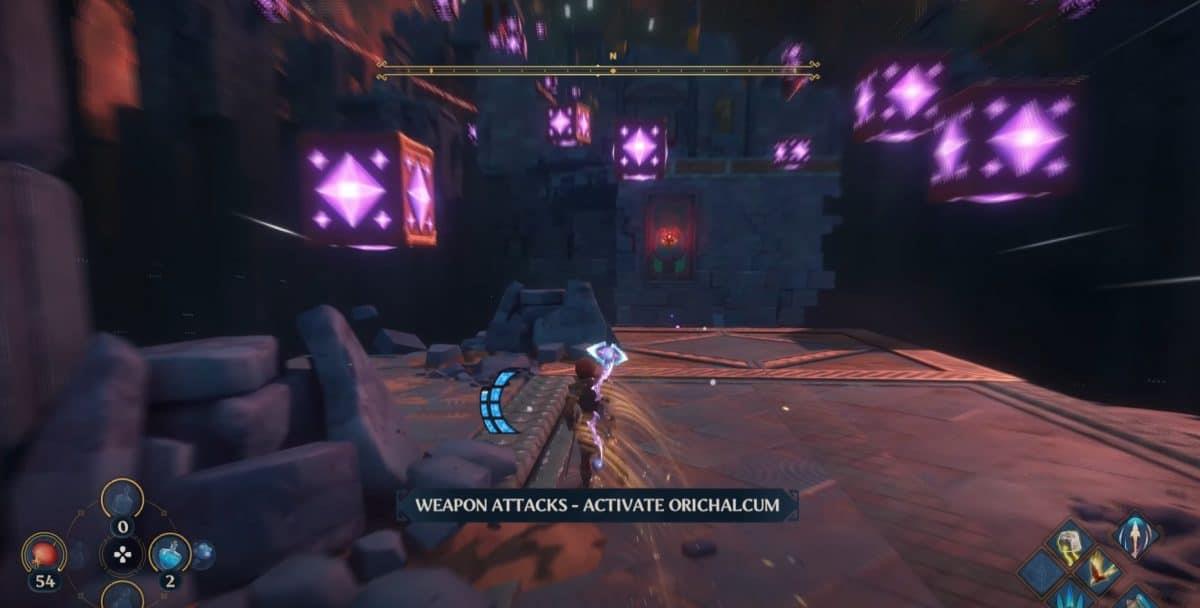Select the blue stamina potion slot

coord(168,553)
